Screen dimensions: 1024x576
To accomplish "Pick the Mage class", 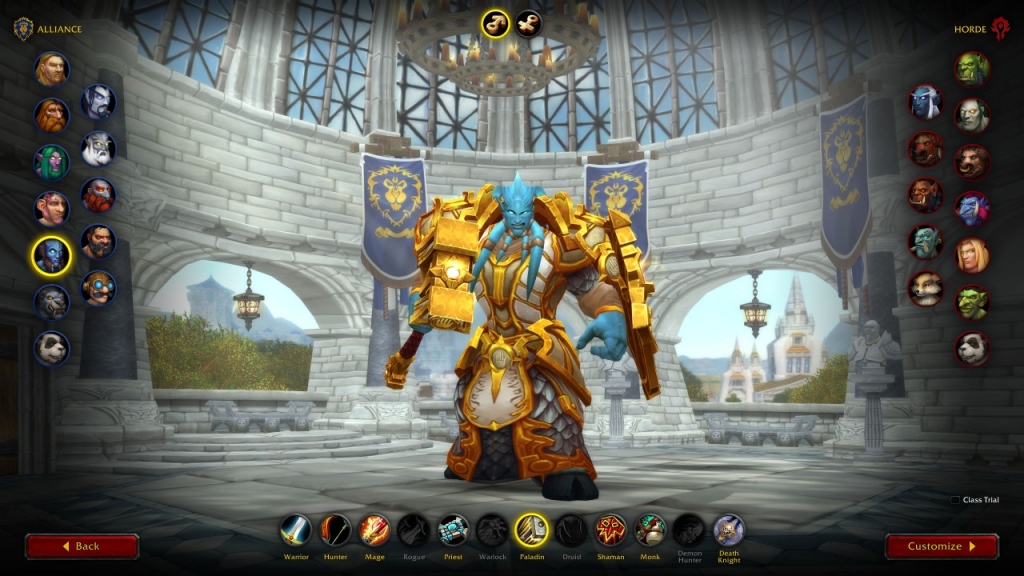I will (x=375, y=530).
